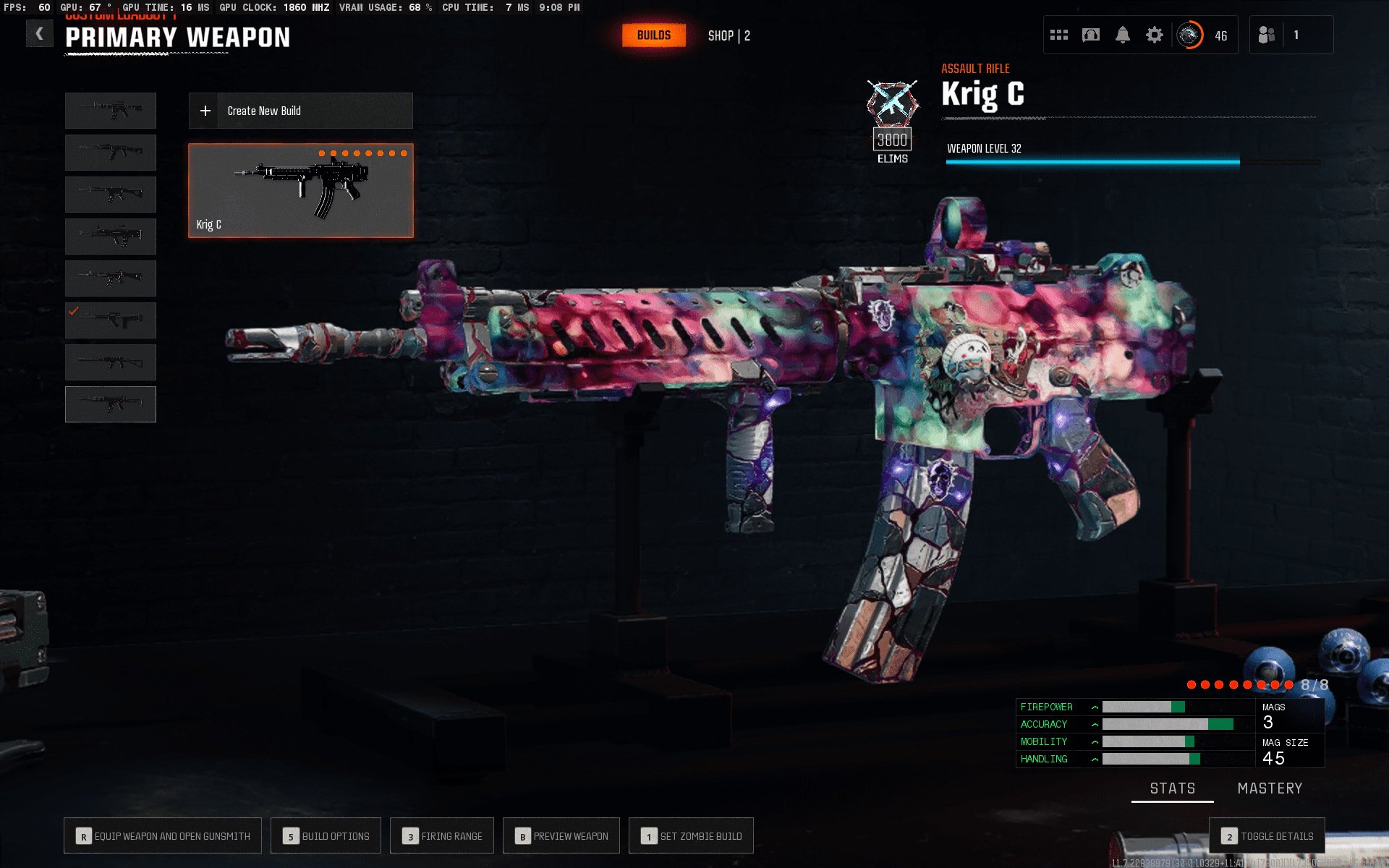The height and width of the screenshot is (868, 1389).
Task: Toggle weapon details
Action: tap(1267, 836)
